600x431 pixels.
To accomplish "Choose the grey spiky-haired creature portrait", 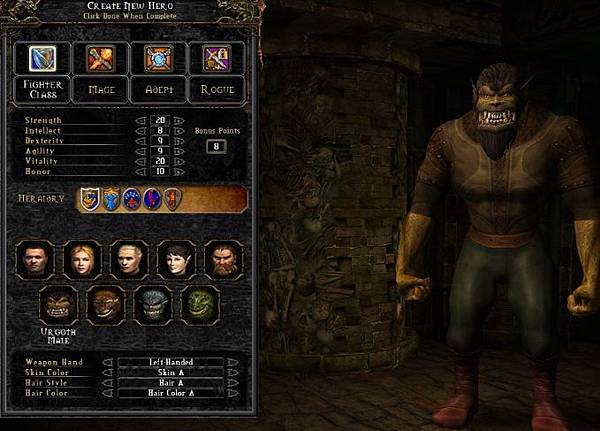I will pos(153,305).
